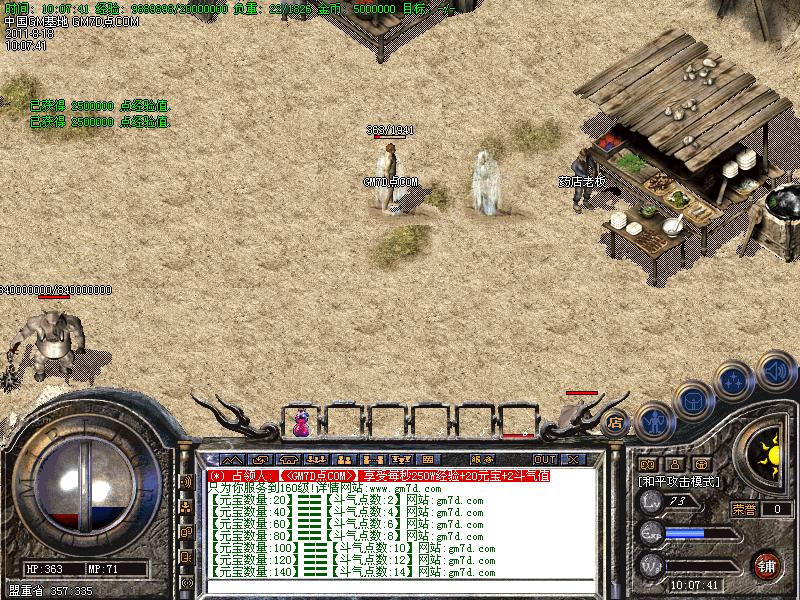This screenshot has width=800, height=600.
Task: Toggle the sound speaker button
Action: (775, 371)
